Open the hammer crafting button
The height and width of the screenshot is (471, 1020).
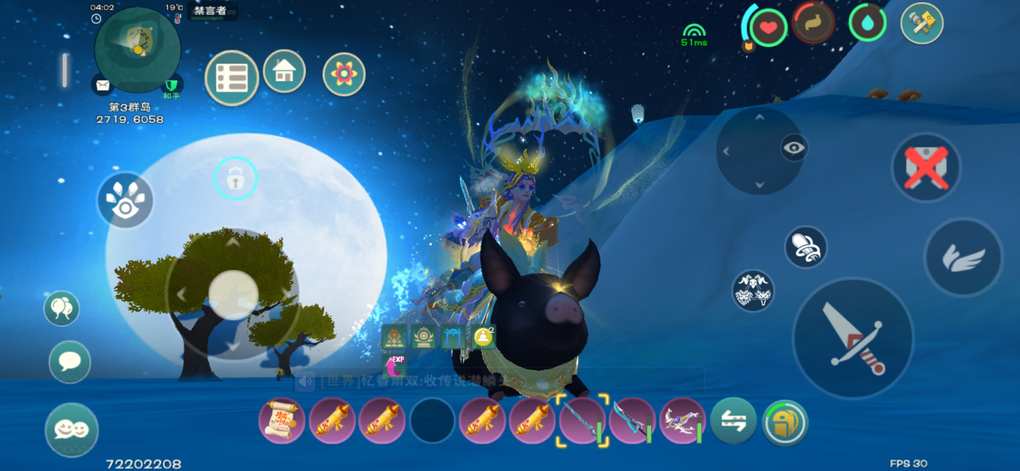coord(922,24)
